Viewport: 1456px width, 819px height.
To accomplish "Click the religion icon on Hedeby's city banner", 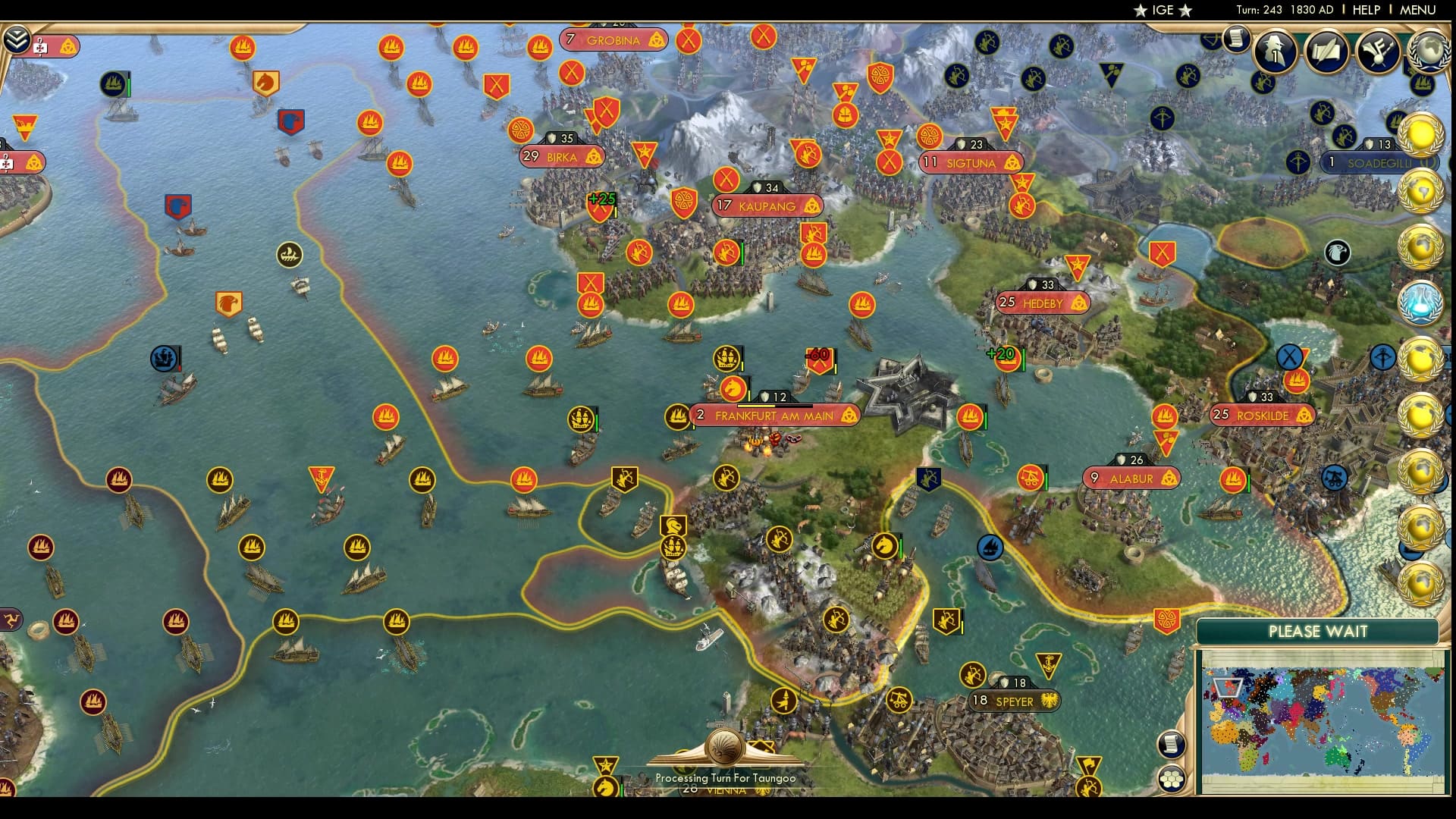I will (1078, 303).
